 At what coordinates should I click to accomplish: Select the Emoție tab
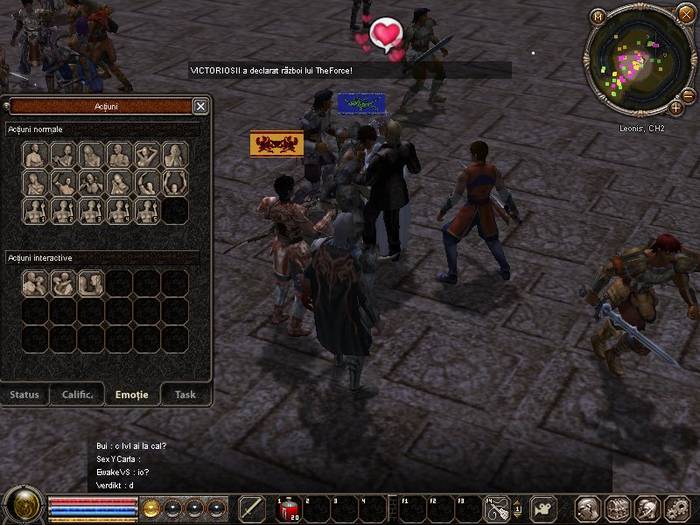(132, 394)
